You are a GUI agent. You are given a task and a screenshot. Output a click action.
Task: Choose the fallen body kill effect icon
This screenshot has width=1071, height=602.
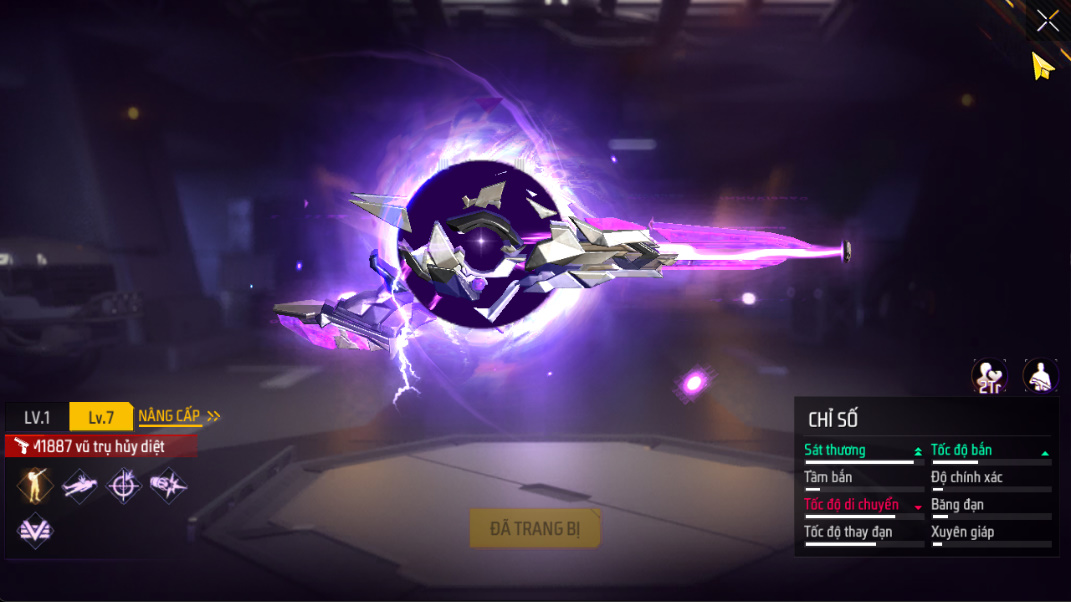pos(80,485)
